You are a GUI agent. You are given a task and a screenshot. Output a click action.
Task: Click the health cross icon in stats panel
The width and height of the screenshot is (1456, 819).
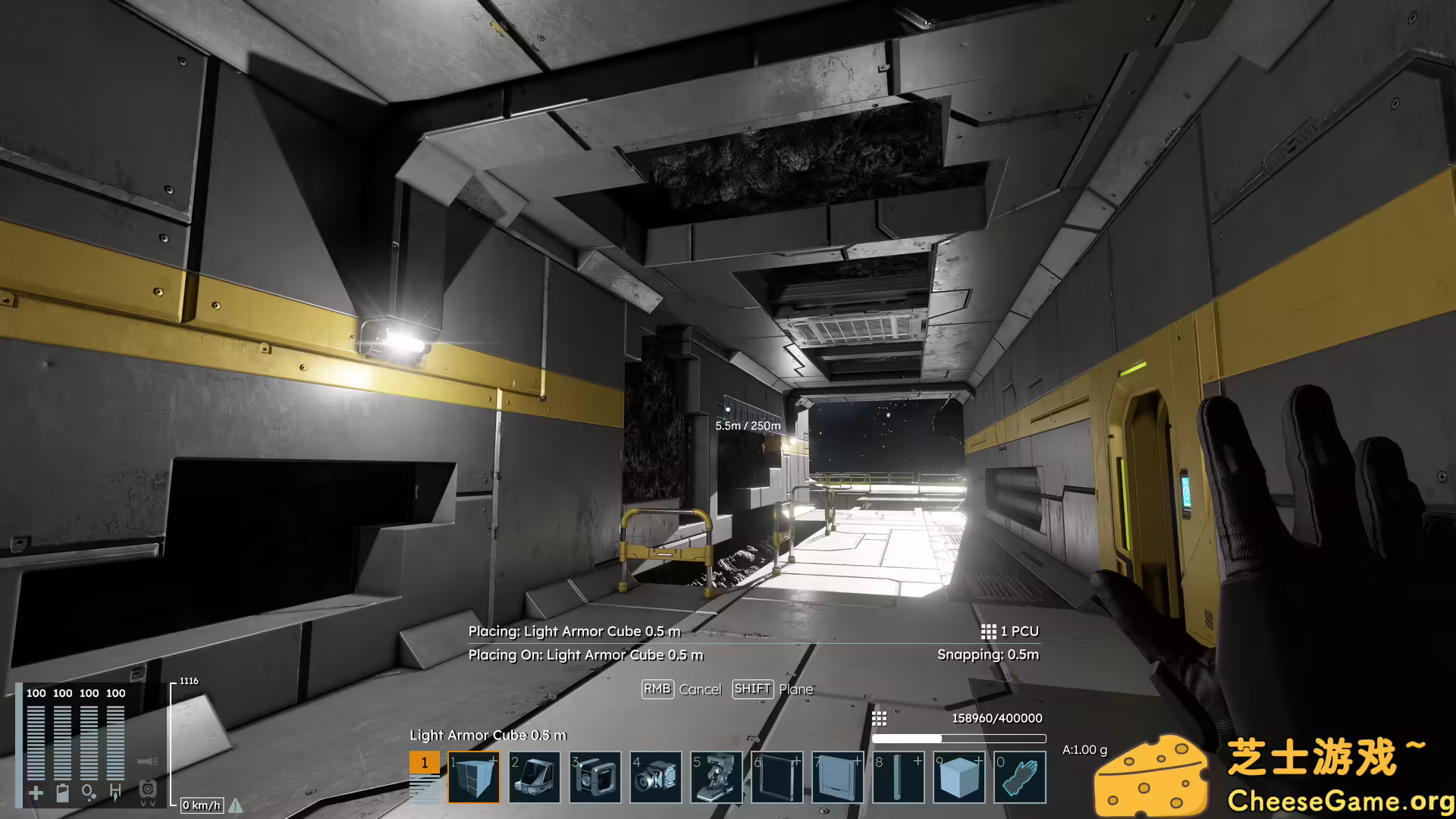tap(36, 792)
